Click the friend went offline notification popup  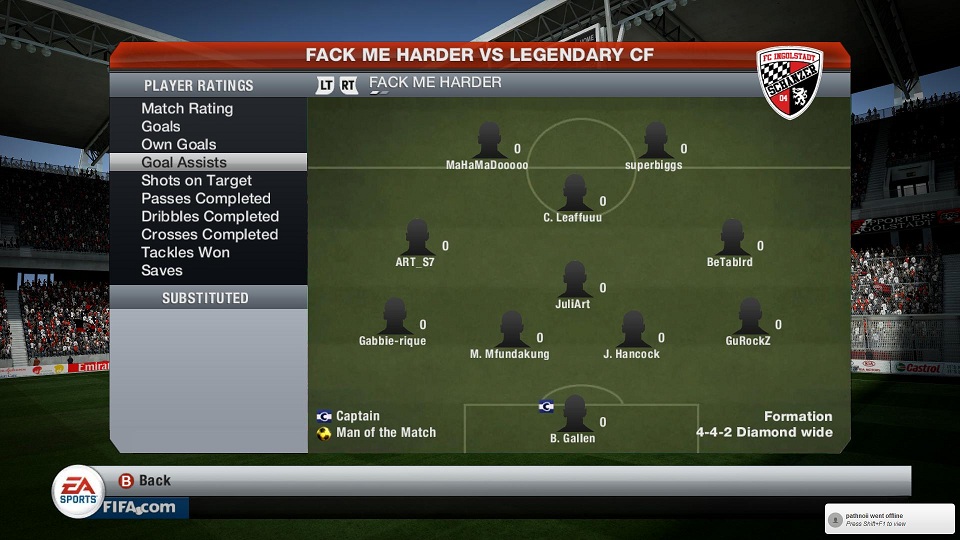888,518
